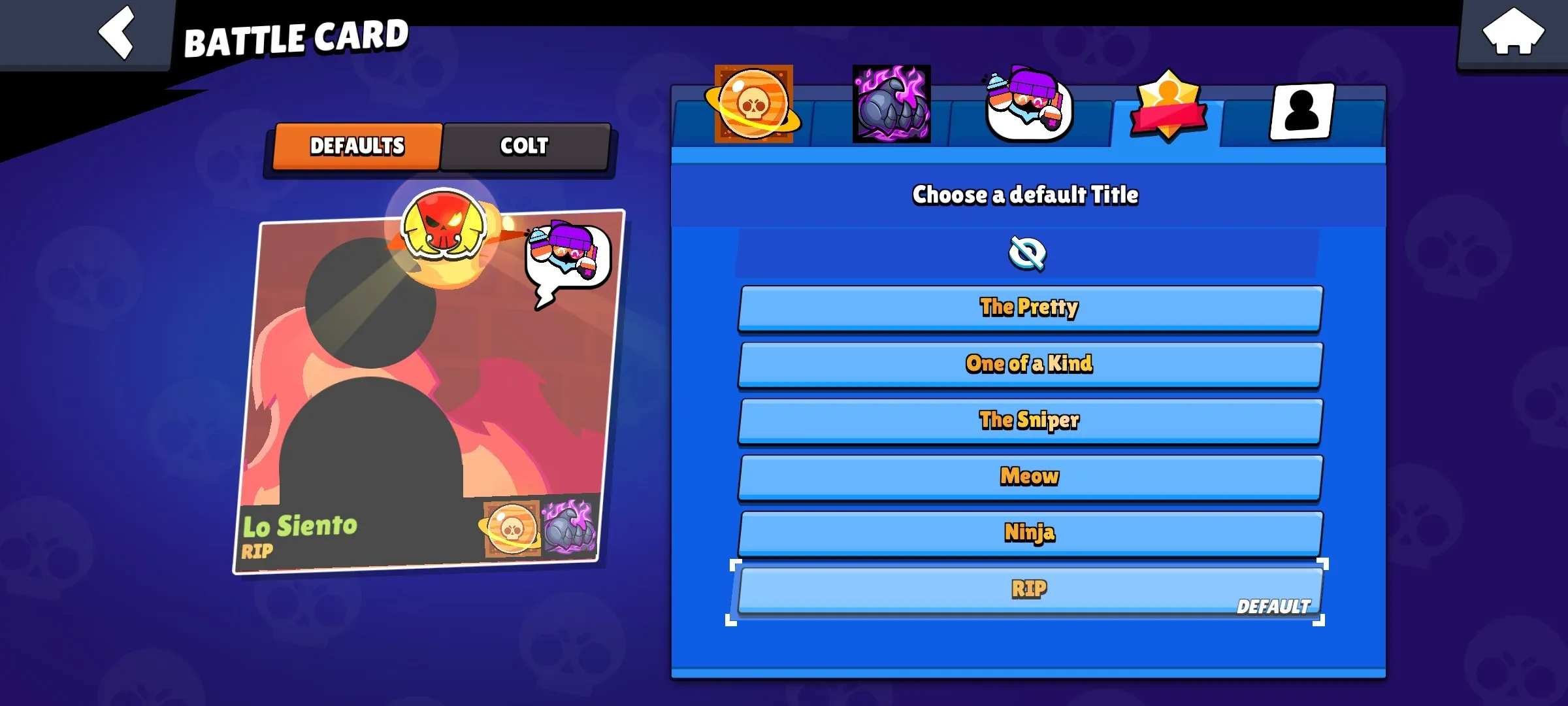Select The Pretty title
Screen dimensions: 1568x706
pos(1028,307)
